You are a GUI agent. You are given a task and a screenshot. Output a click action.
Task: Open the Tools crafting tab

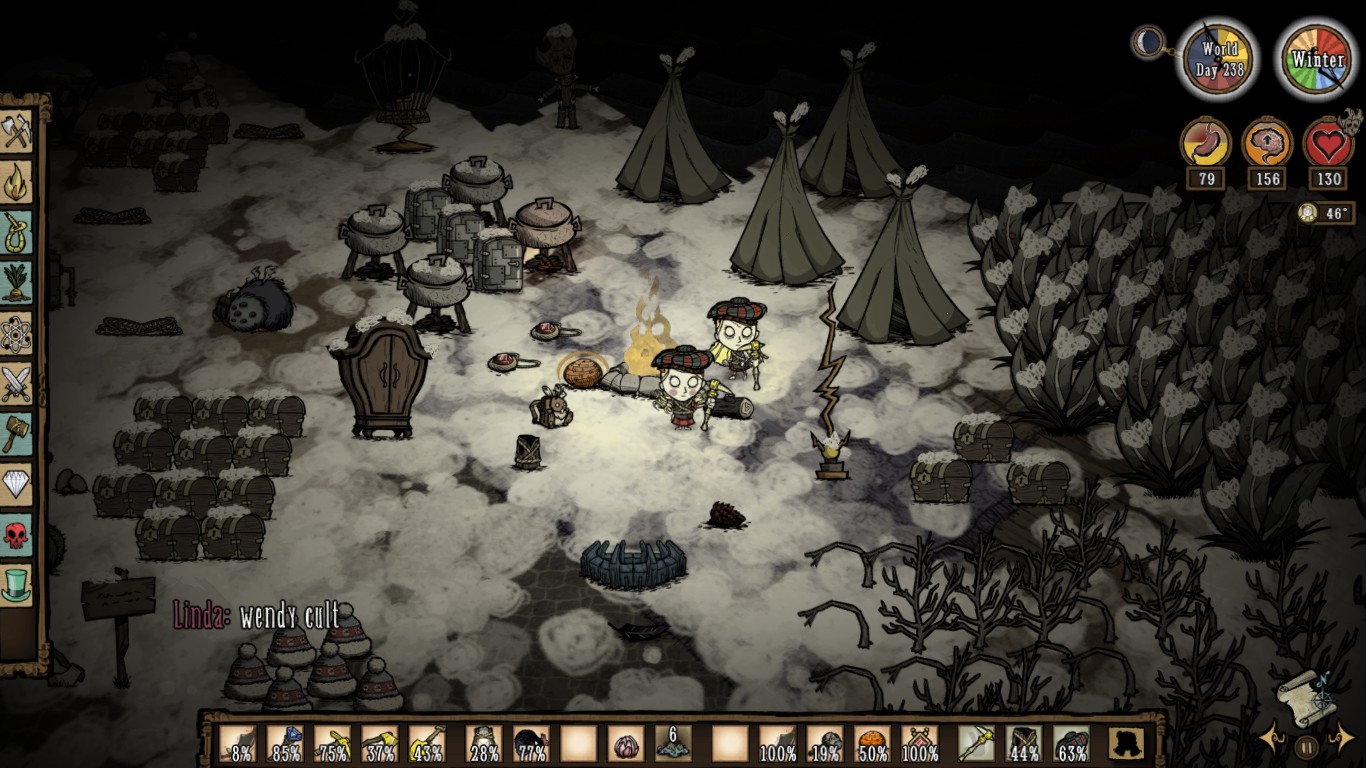17,133
